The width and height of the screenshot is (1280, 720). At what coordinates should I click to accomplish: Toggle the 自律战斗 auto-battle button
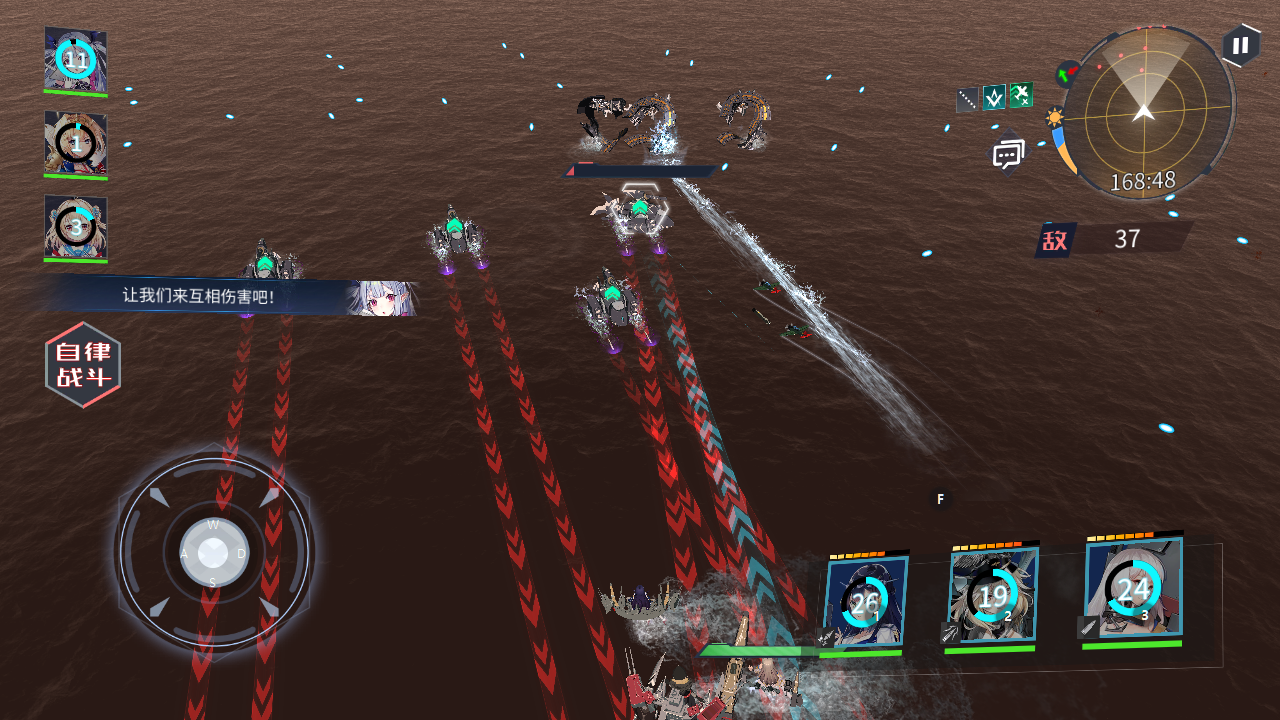pyautogui.click(x=83, y=365)
